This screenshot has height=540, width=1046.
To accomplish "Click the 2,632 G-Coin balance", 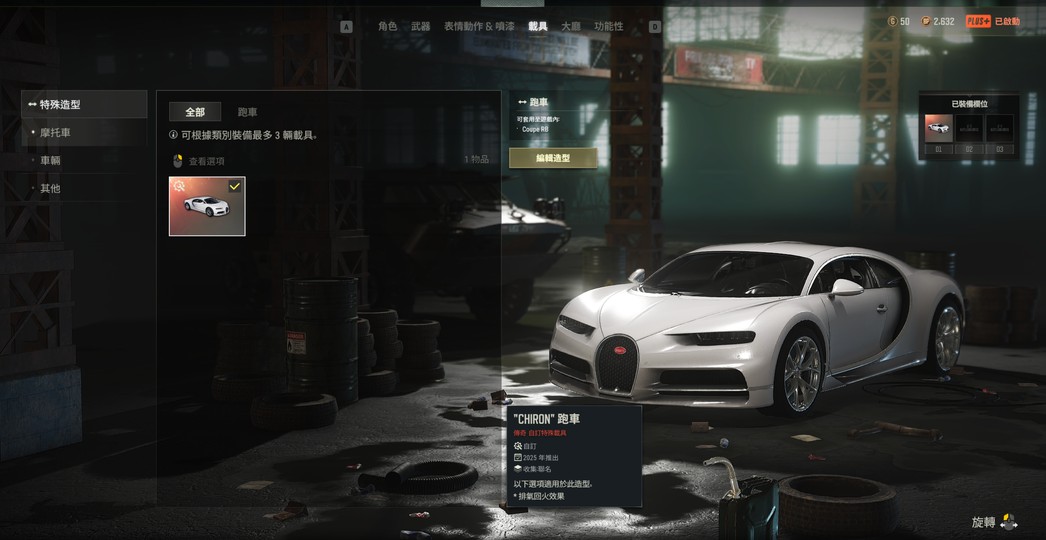I will (937, 21).
